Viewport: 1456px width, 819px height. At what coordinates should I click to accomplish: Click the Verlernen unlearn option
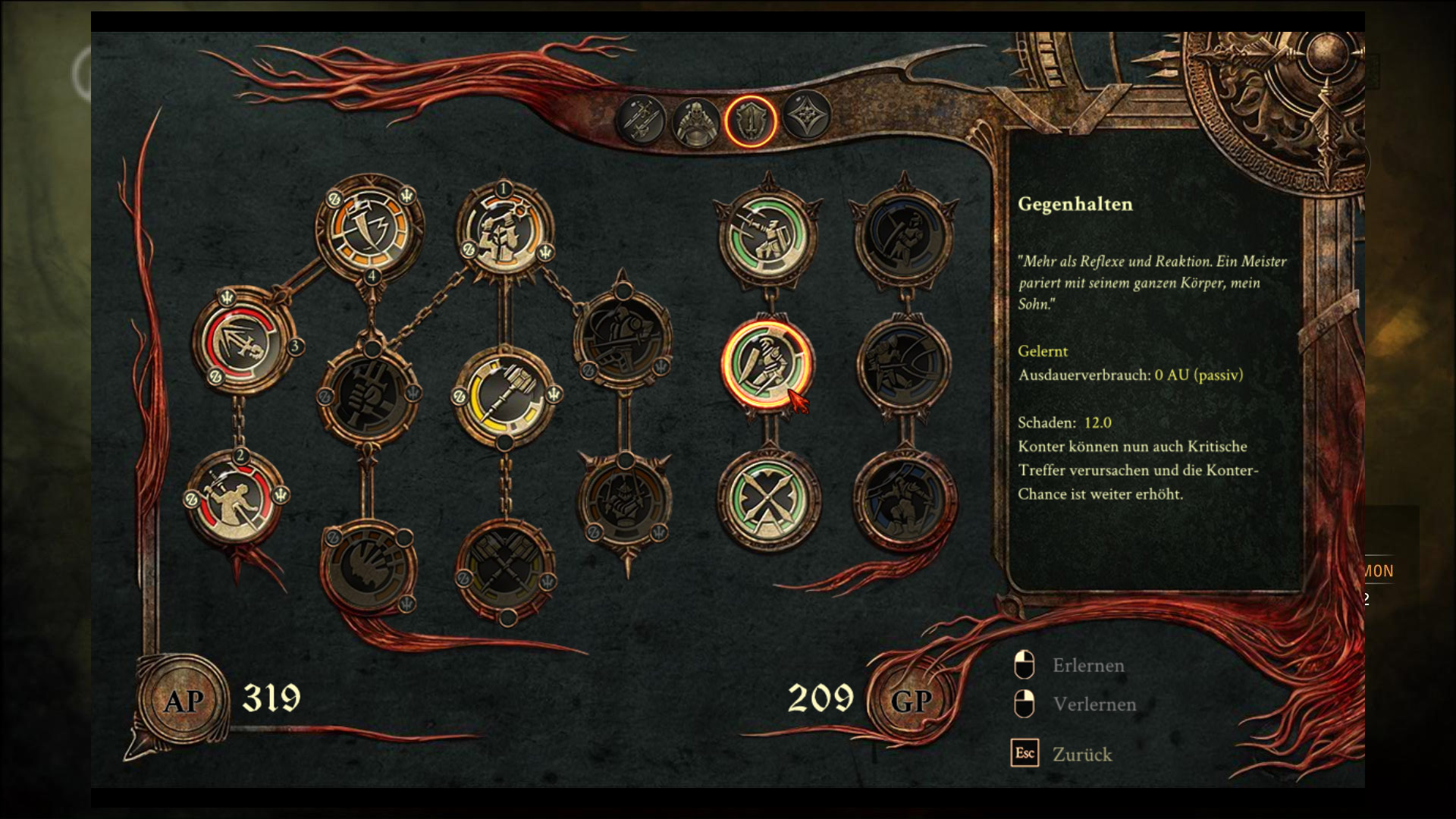tap(1094, 704)
